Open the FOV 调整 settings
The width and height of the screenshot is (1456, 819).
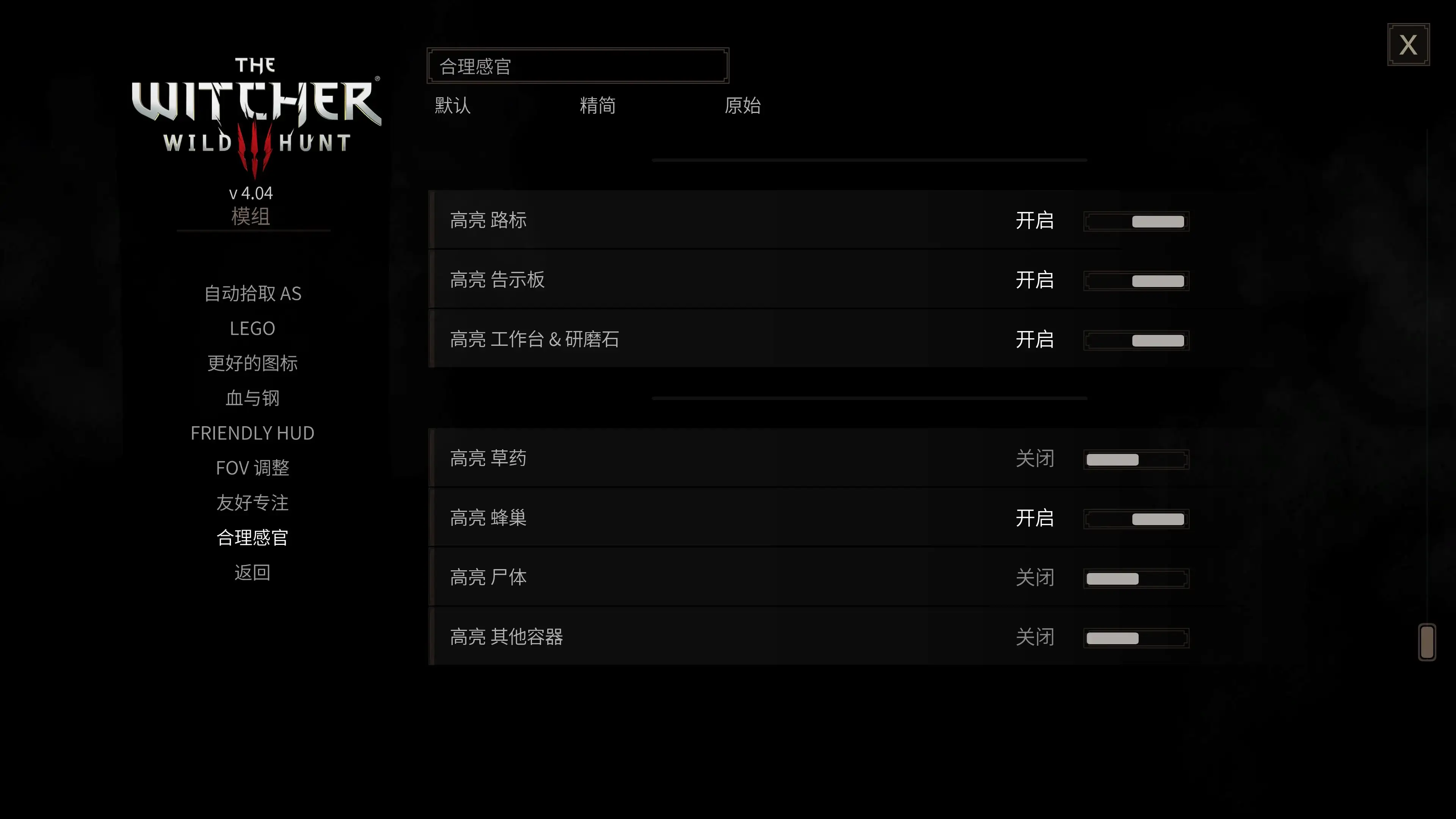point(253,468)
